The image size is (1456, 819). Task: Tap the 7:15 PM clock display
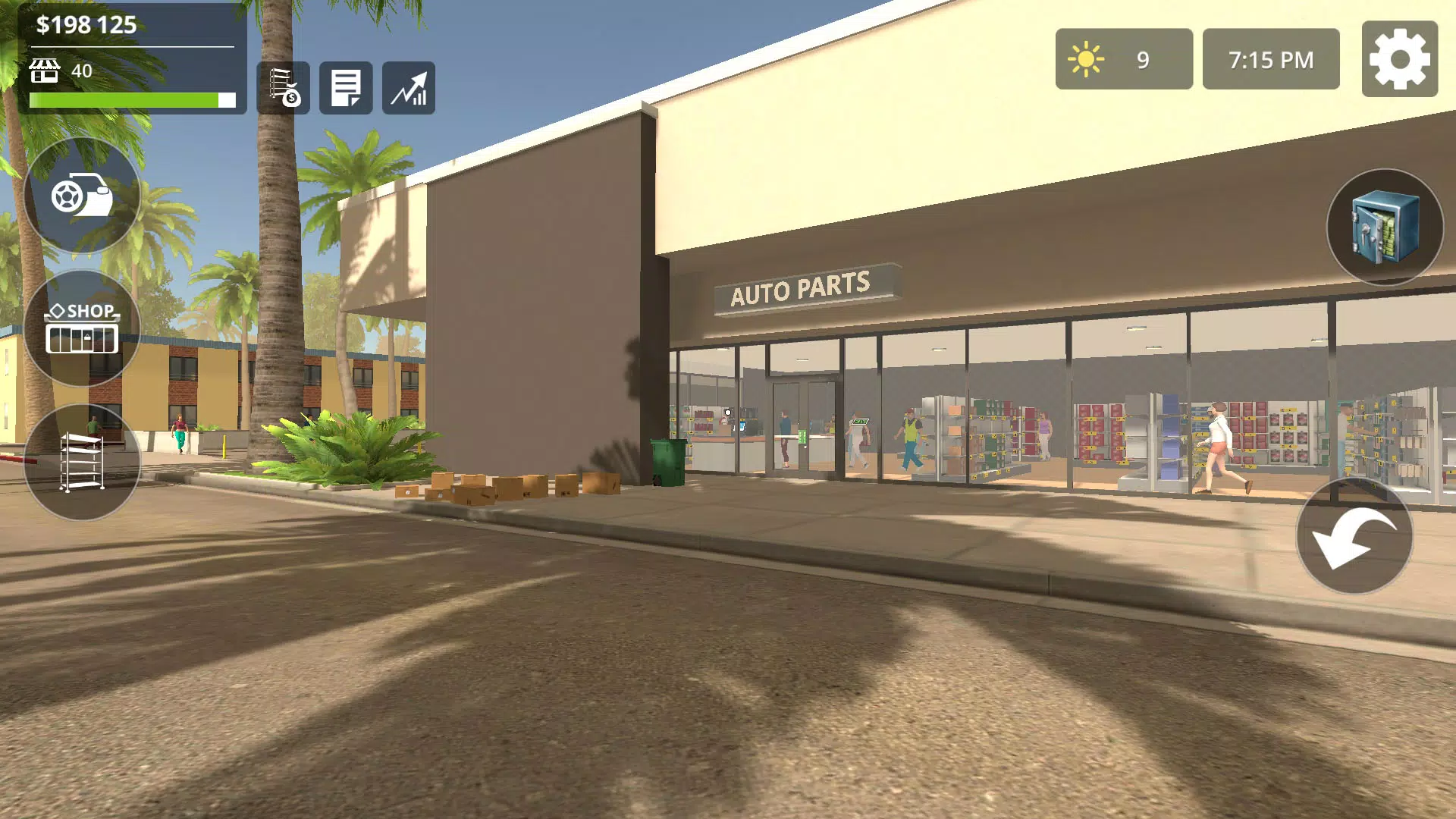[x=1270, y=58]
